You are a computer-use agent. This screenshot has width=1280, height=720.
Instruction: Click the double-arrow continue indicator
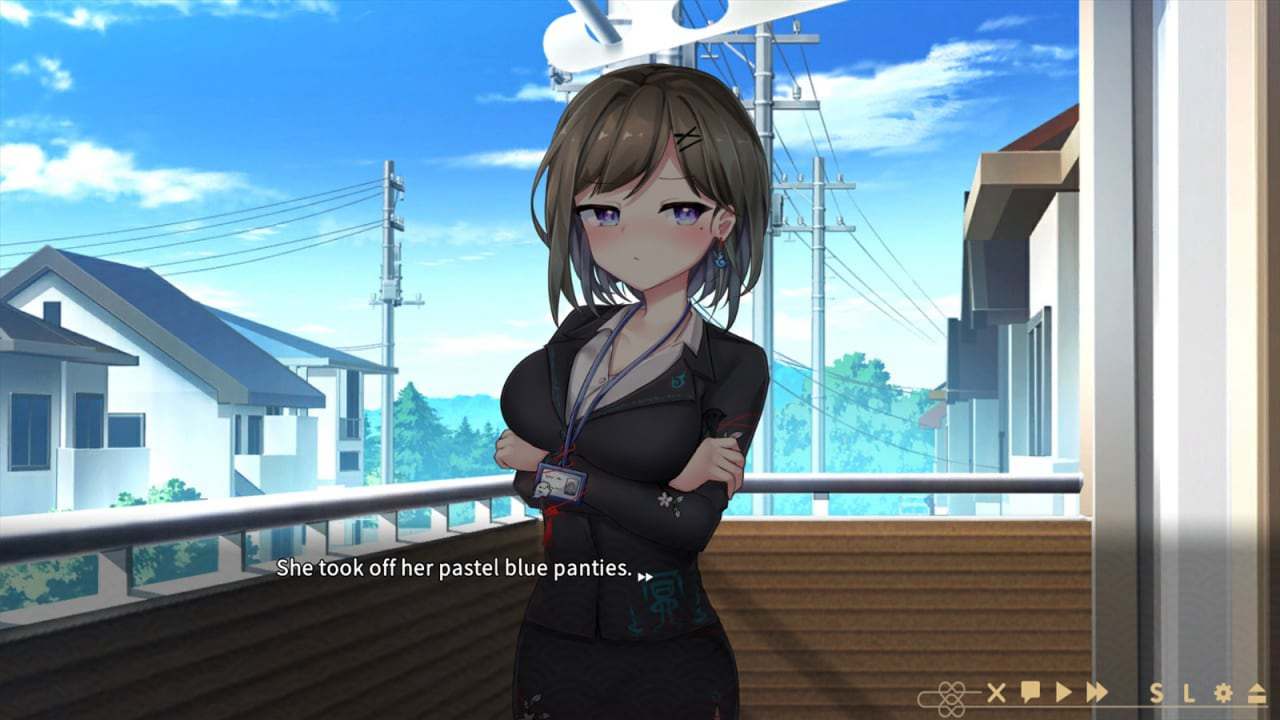point(646,577)
